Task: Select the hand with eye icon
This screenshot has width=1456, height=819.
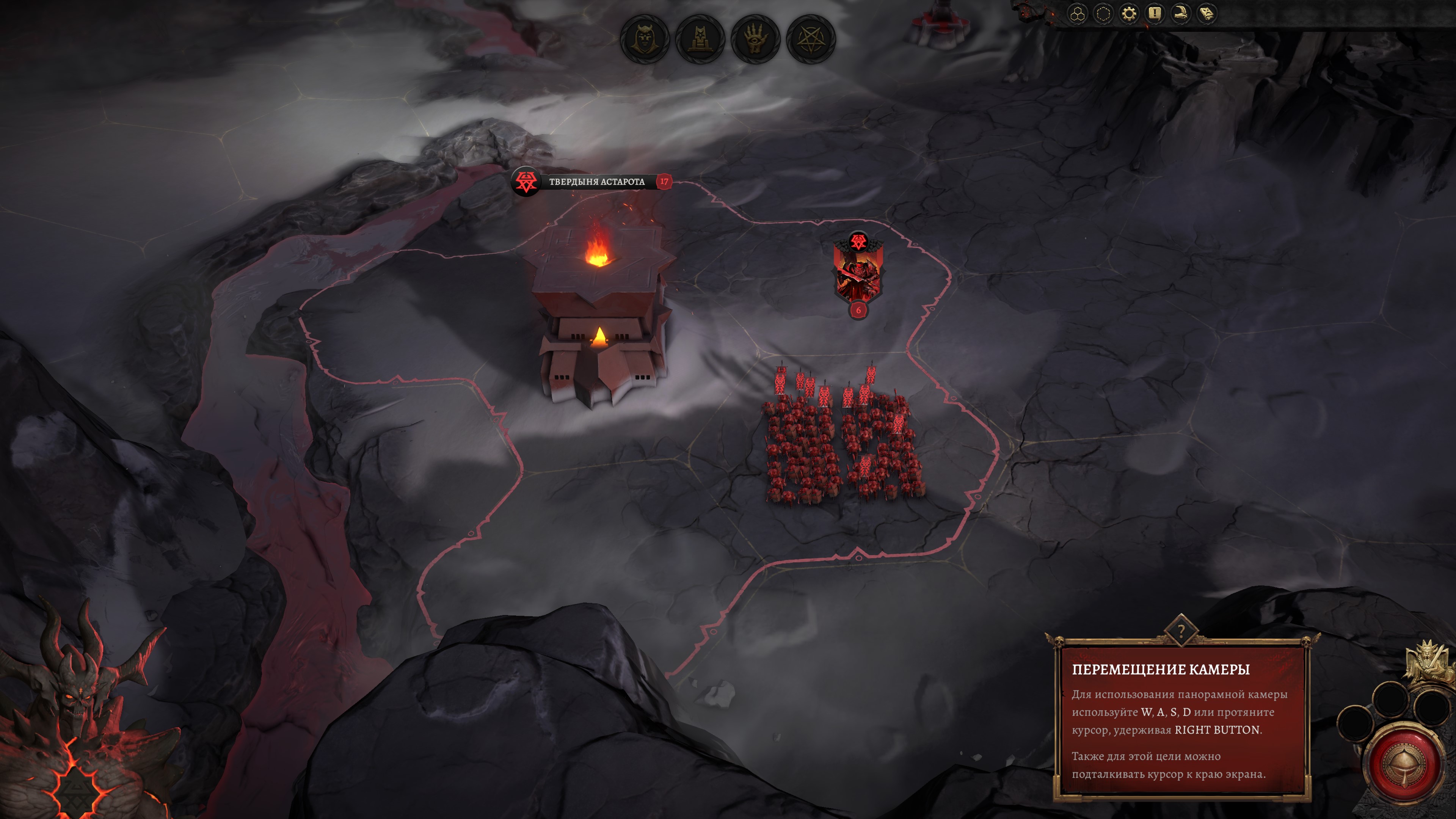Action: (755, 39)
